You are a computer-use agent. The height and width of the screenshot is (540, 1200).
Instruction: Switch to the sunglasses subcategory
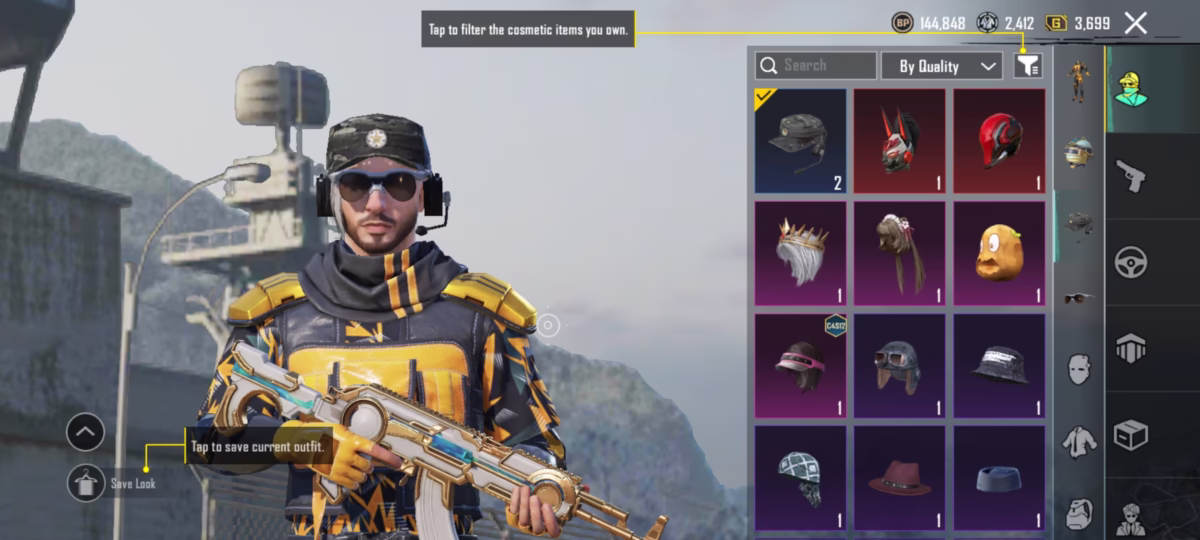click(1077, 298)
